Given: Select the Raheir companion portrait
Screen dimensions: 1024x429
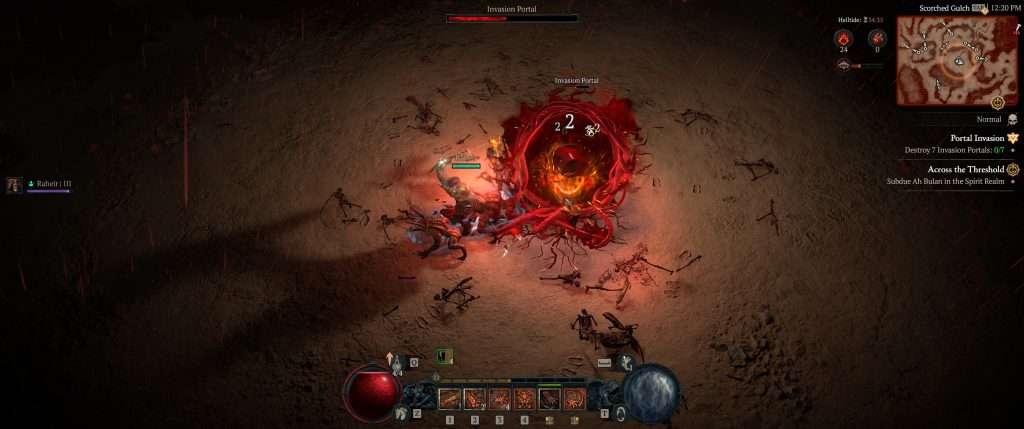Looking at the screenshot, I should (15, 185).
